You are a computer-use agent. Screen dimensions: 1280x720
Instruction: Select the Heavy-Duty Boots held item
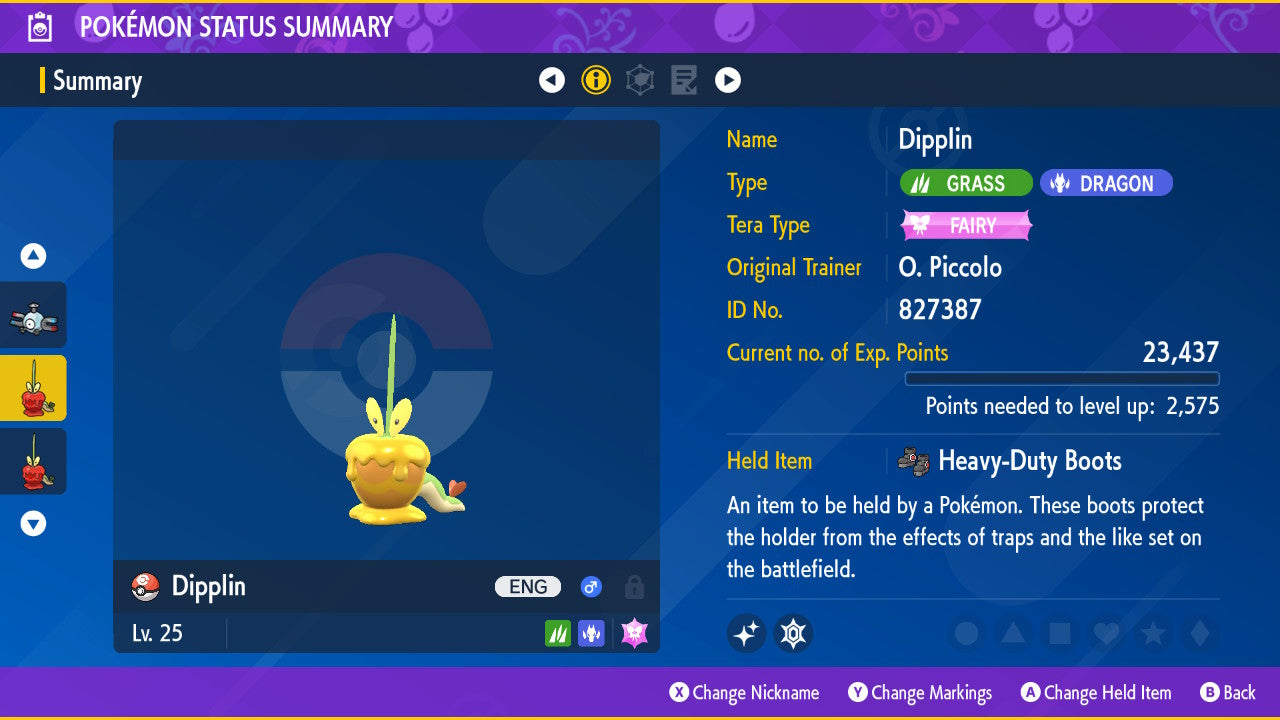tap(1029, 461)
